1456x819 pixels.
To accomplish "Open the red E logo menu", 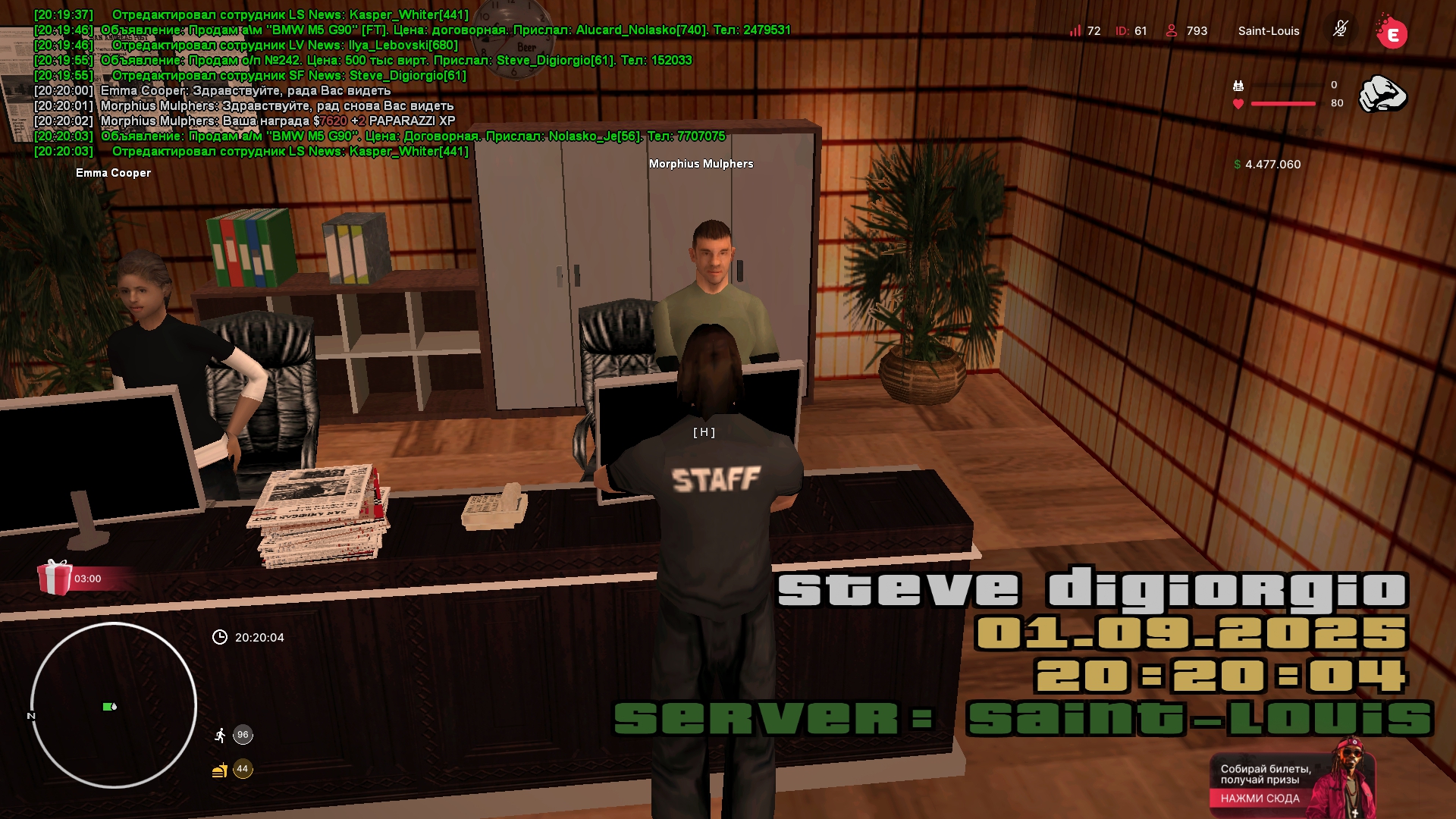I will [1392, 33].
